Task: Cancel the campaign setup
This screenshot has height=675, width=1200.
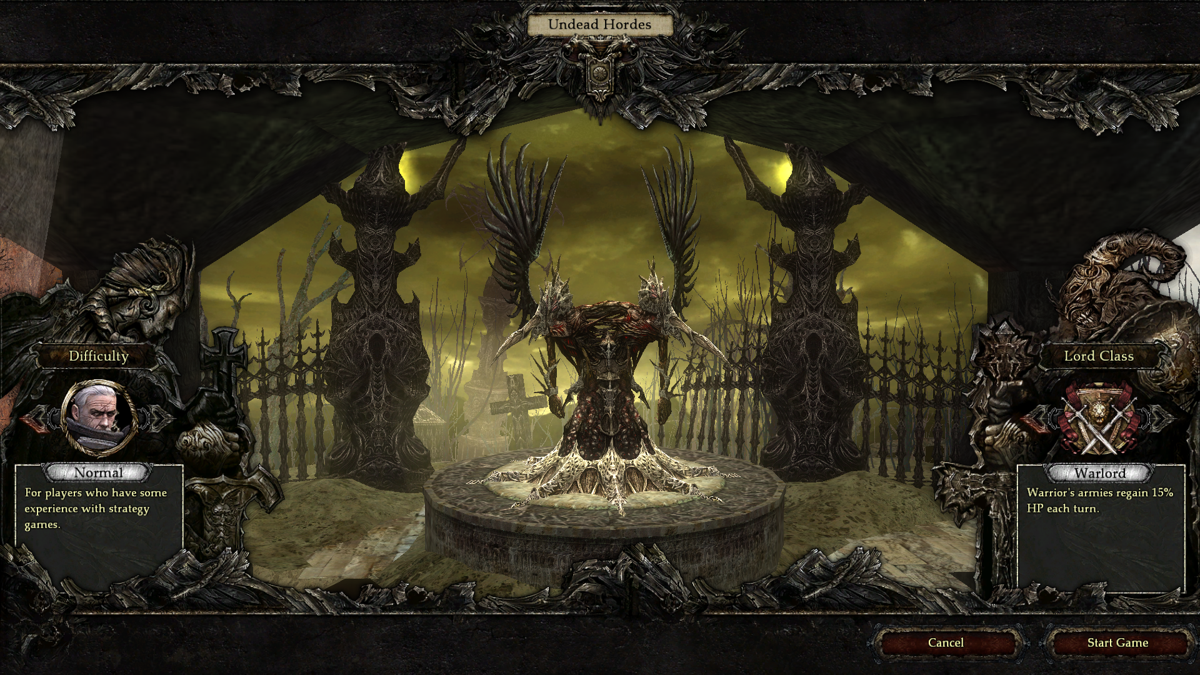Action: pos(945,643)
